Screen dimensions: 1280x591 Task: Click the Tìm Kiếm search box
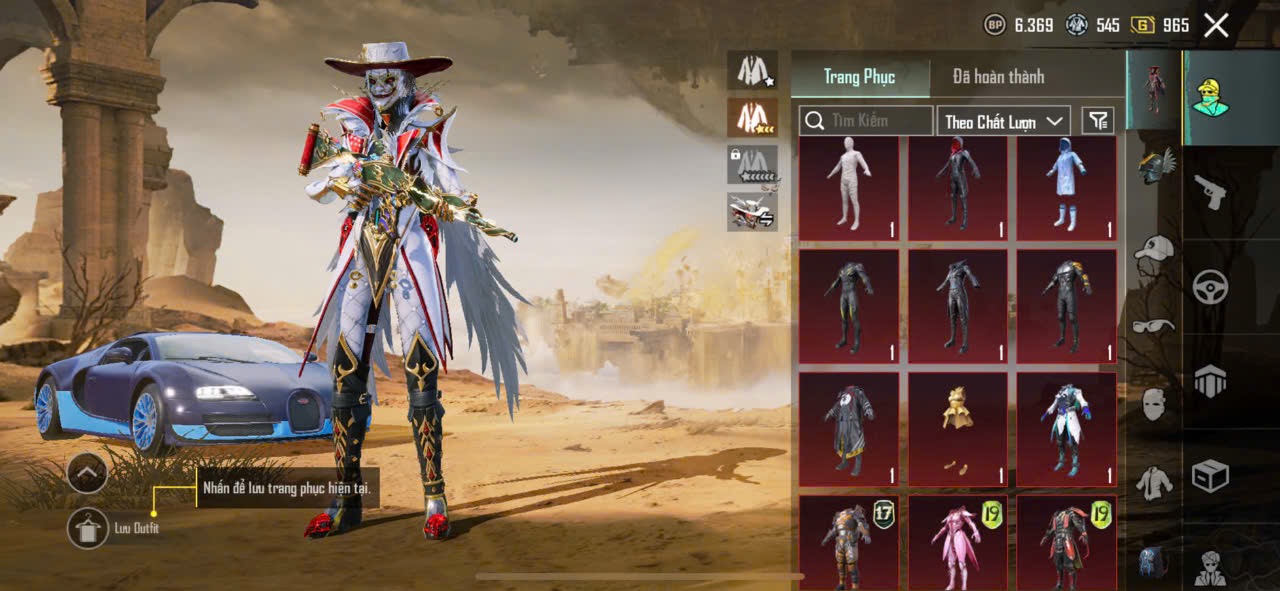point(866,121)
